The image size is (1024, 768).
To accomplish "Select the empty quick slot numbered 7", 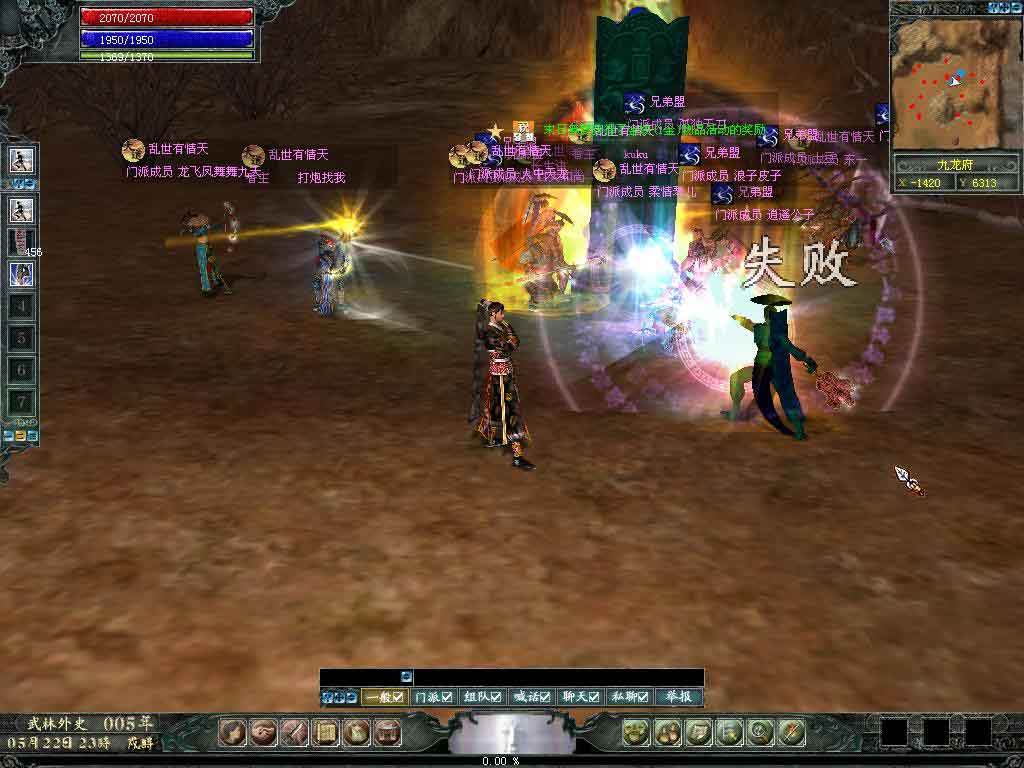I will click(22, 402).
